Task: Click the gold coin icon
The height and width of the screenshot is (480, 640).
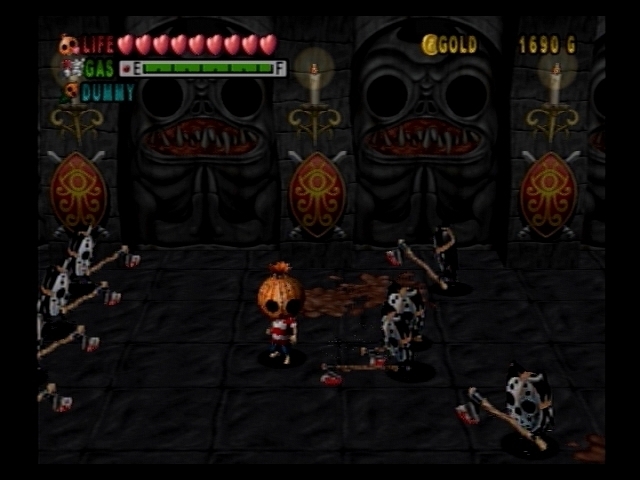Action: click(430, 45)
